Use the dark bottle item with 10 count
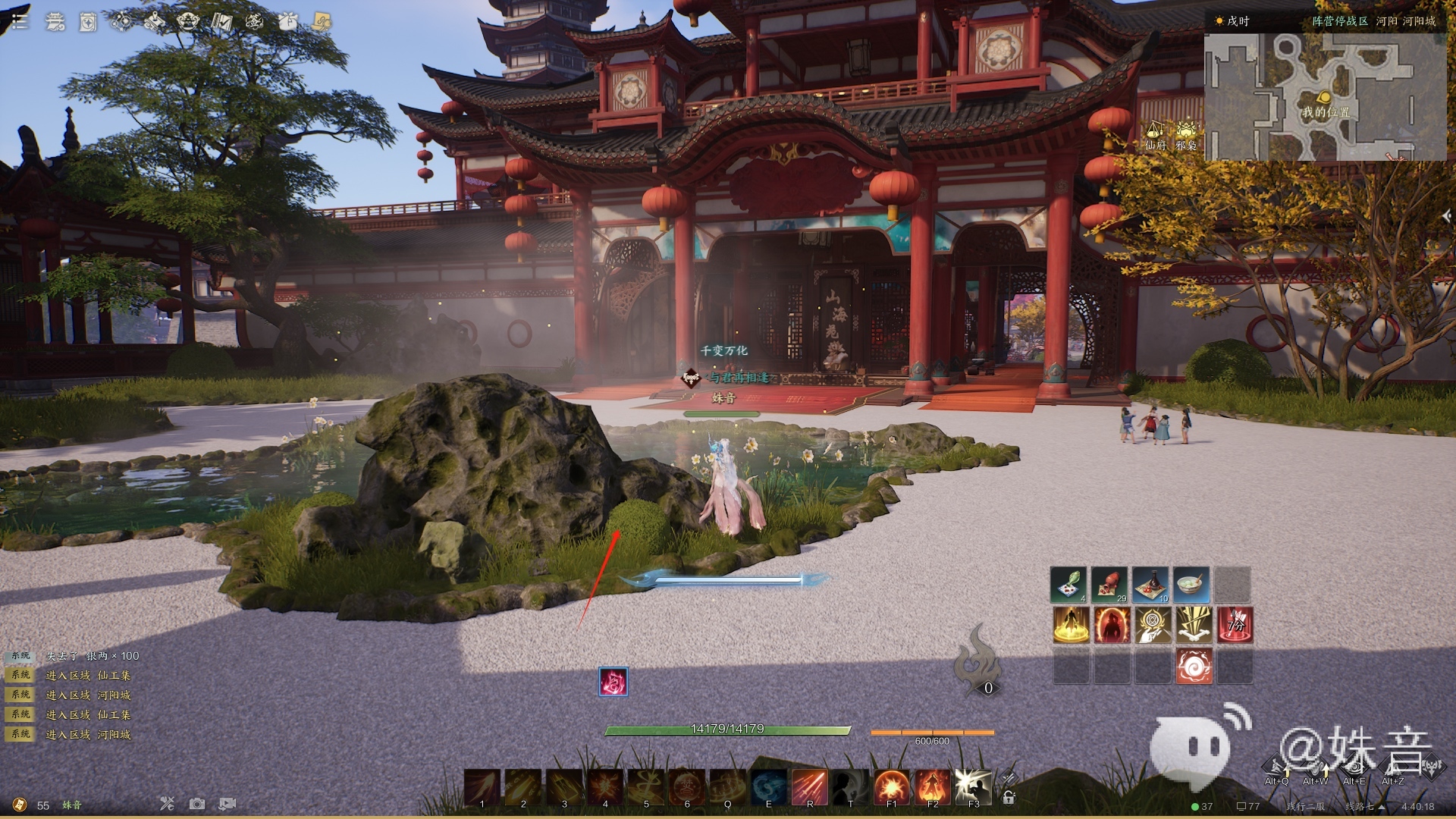The width and height of the screenshot is (1456, 819). tap(1151, 585)
